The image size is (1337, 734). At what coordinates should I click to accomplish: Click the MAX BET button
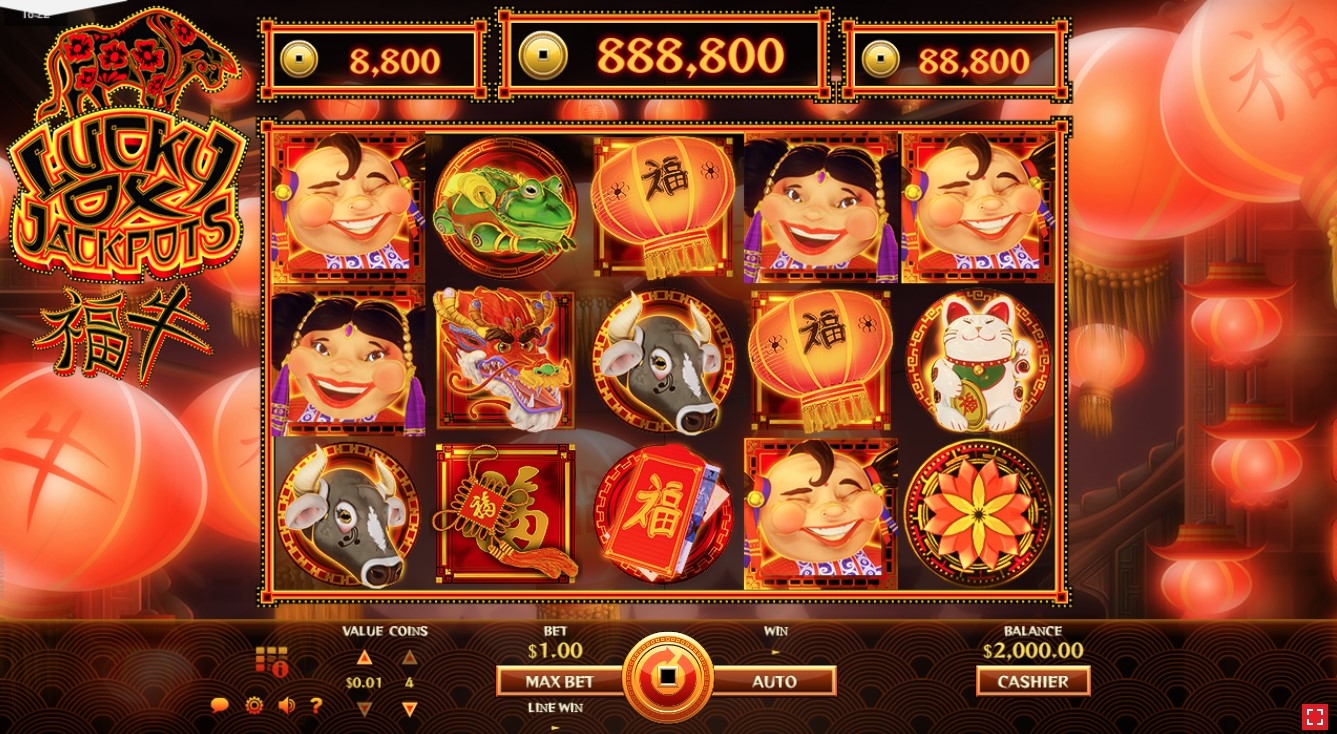point(560,681)
